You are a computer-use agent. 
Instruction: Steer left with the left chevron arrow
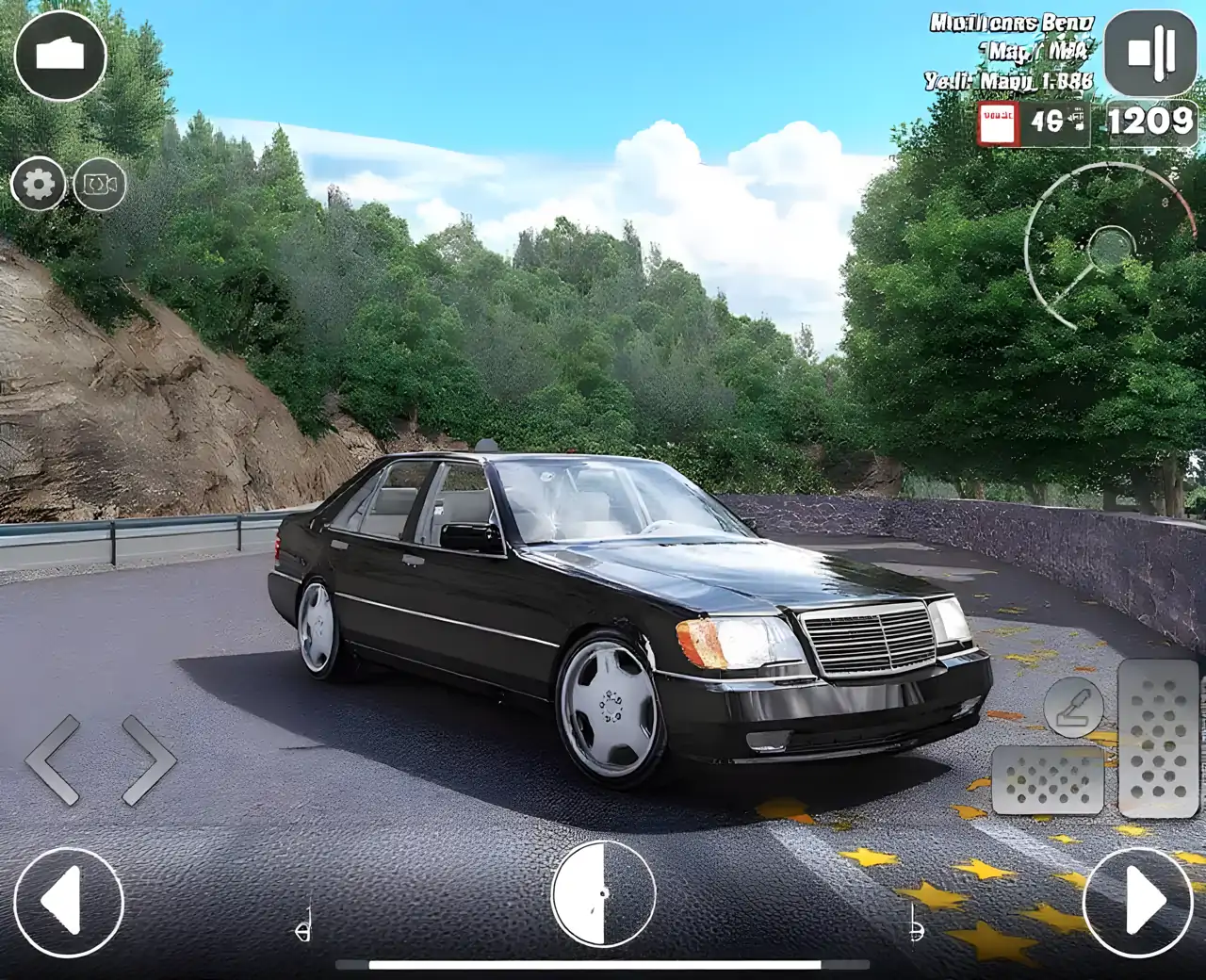coord(55,759)
